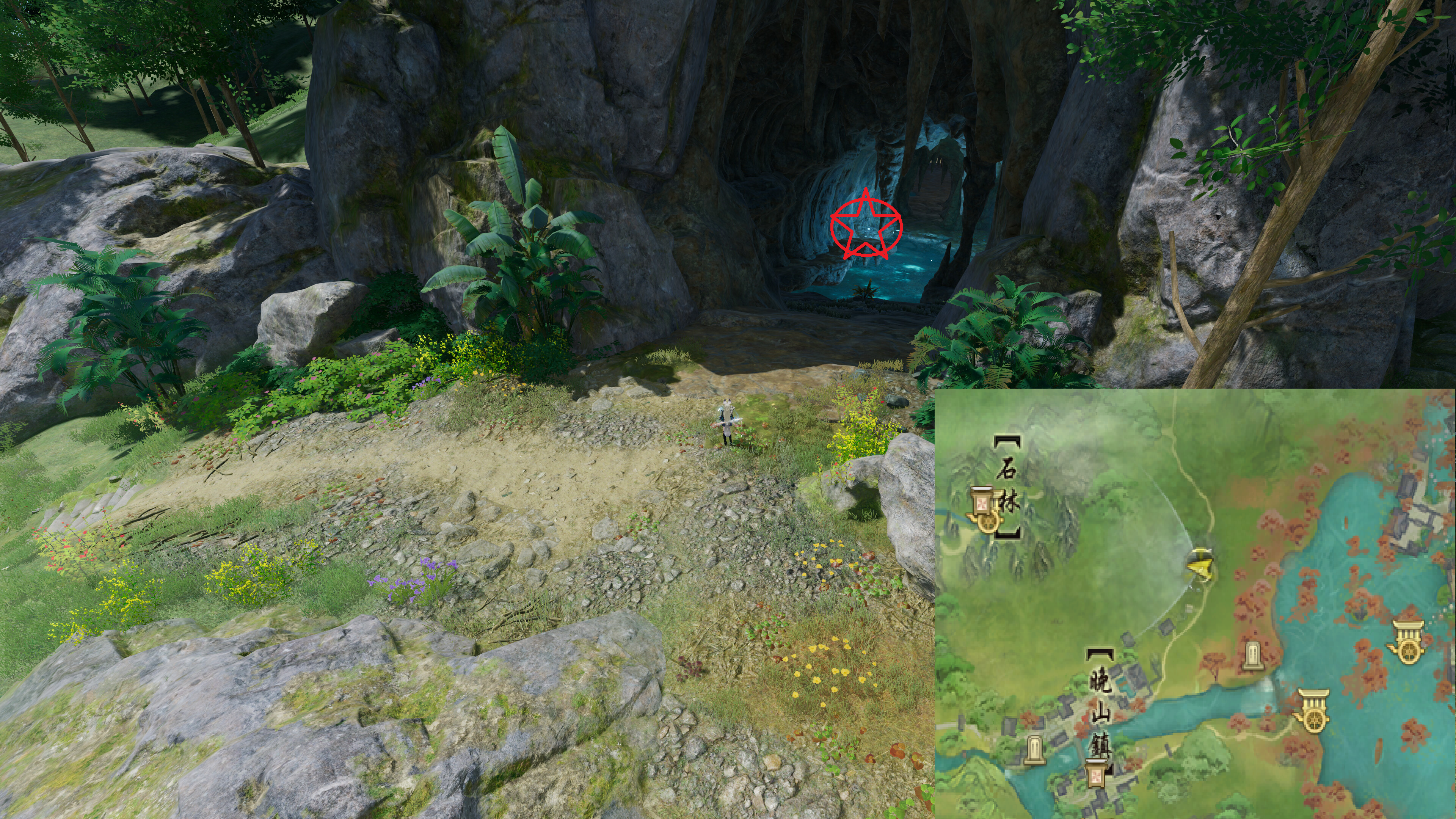Select the 石林 region label on the map
This screenshot has width=1456, height=819.
click(x=1007, y=486)
